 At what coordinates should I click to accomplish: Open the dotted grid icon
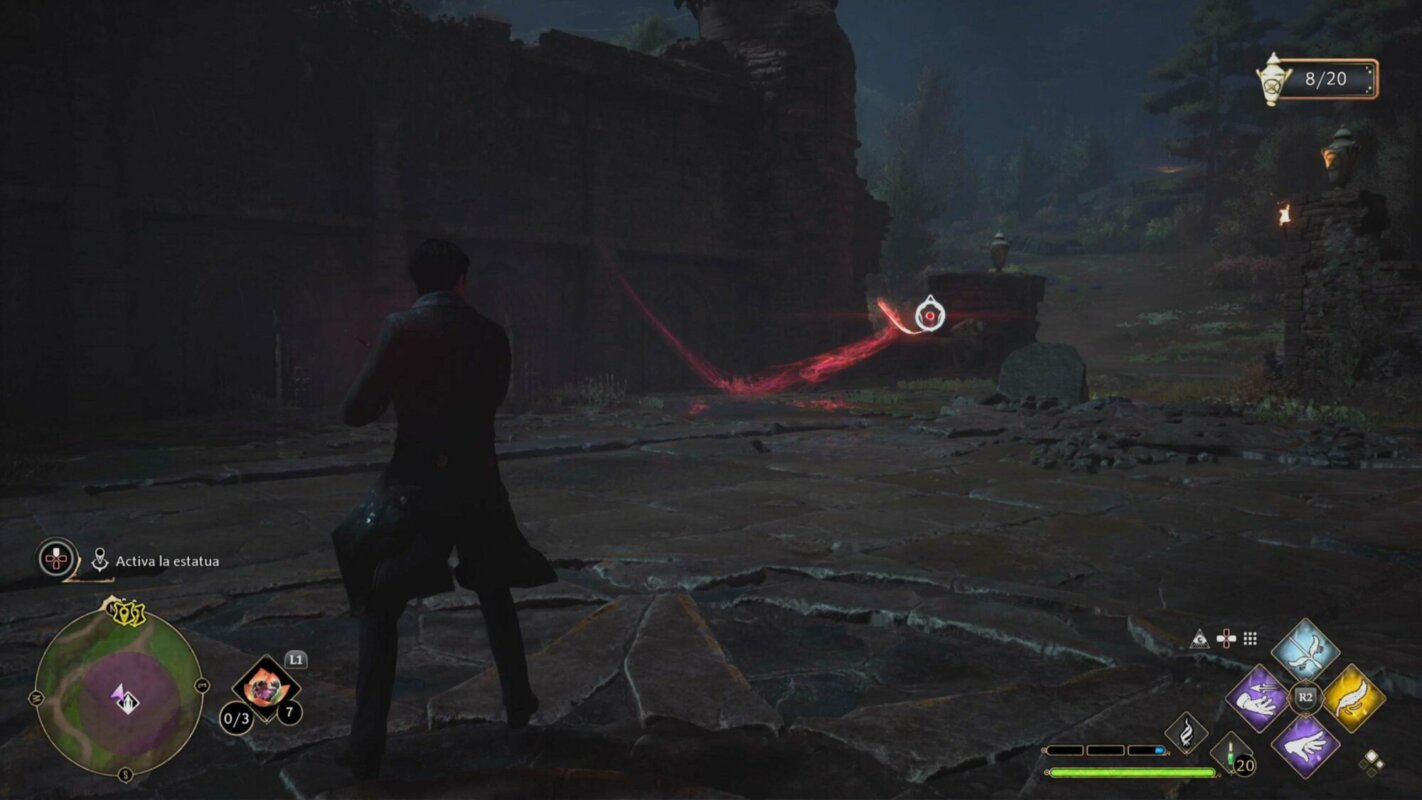coord(1250,638)
